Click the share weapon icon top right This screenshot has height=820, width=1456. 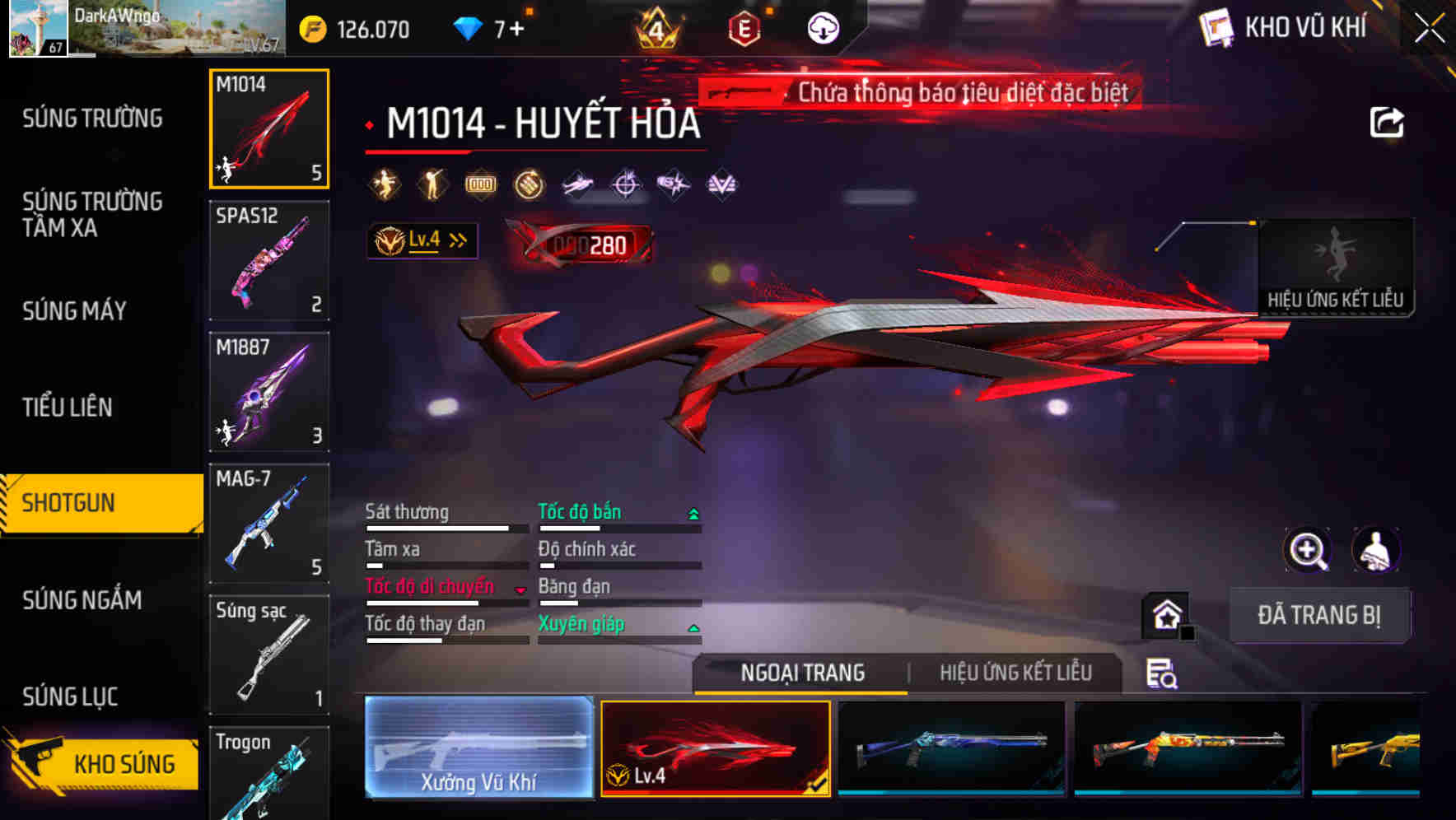coord(1388,120)
